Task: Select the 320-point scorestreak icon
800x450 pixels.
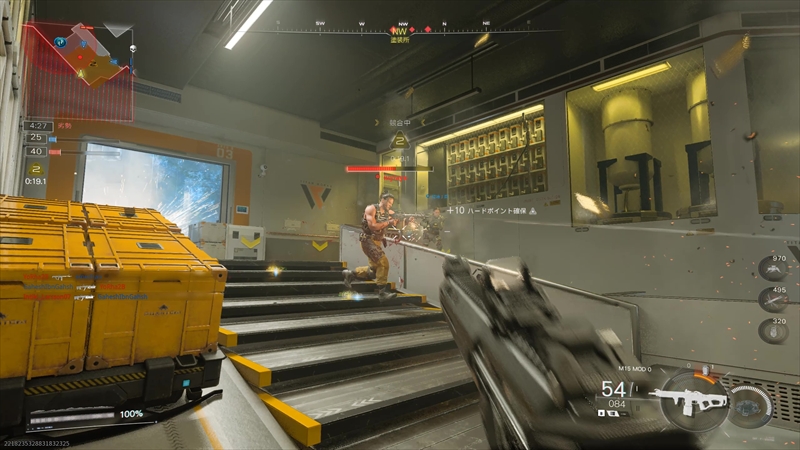Action: point(773,330)
